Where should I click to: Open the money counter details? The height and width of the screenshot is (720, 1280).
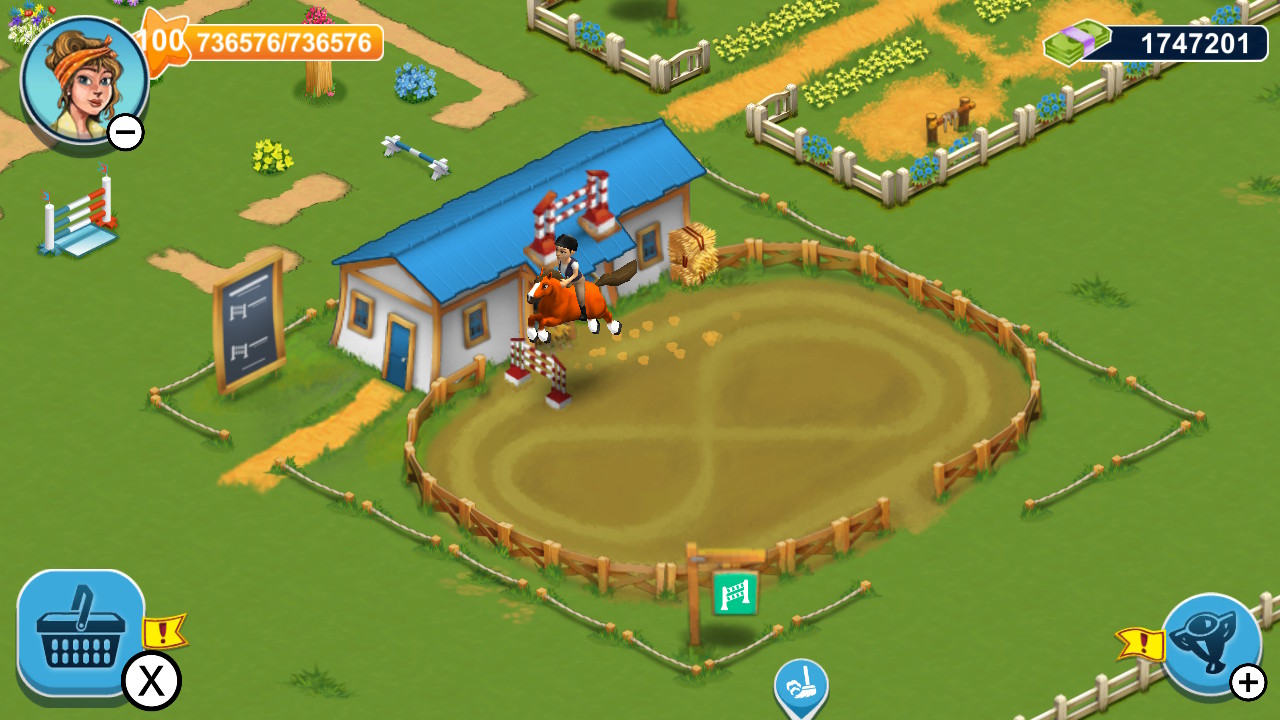coord(1190,40)
